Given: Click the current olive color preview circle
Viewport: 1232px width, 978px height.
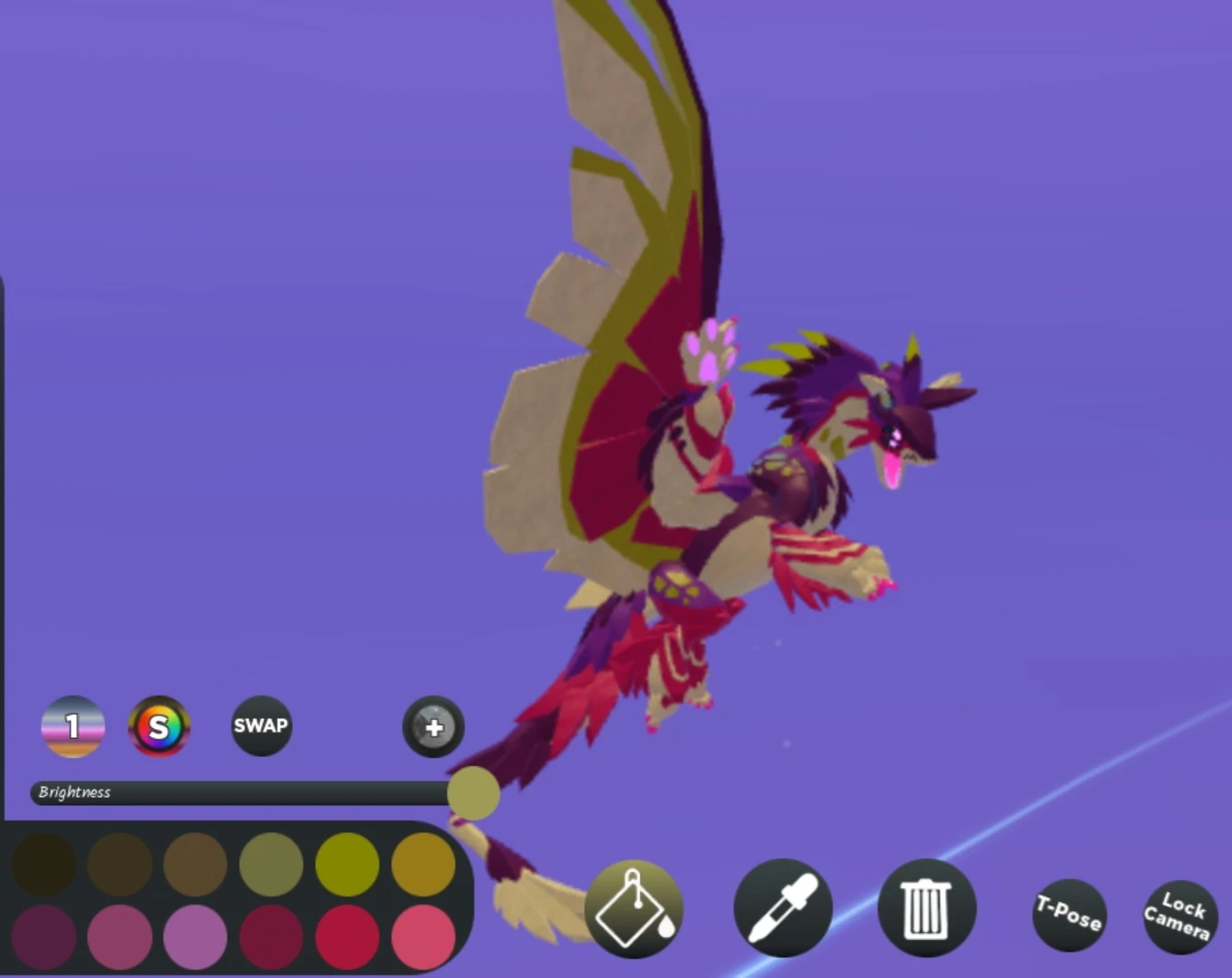Looking at the screenshot, I should [x=473, y=792].
